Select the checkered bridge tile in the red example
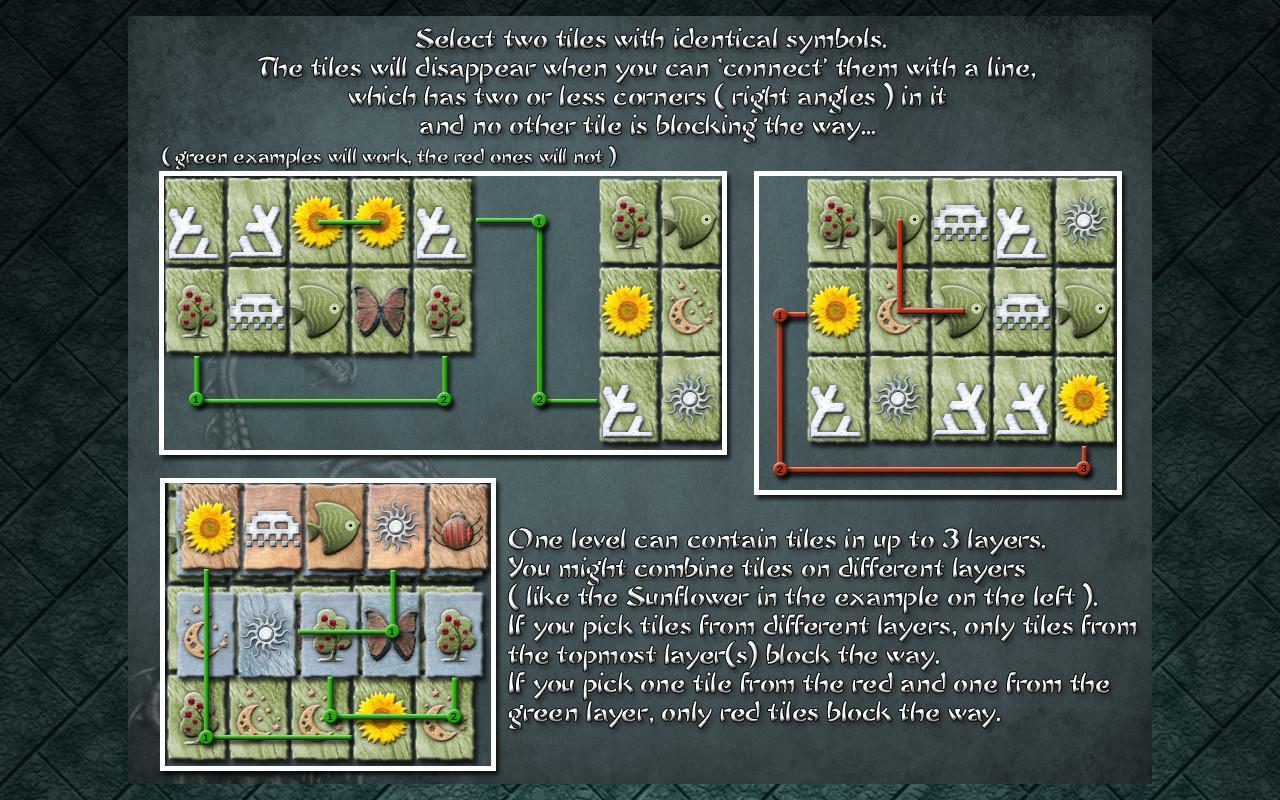 (x=958, y=222)
